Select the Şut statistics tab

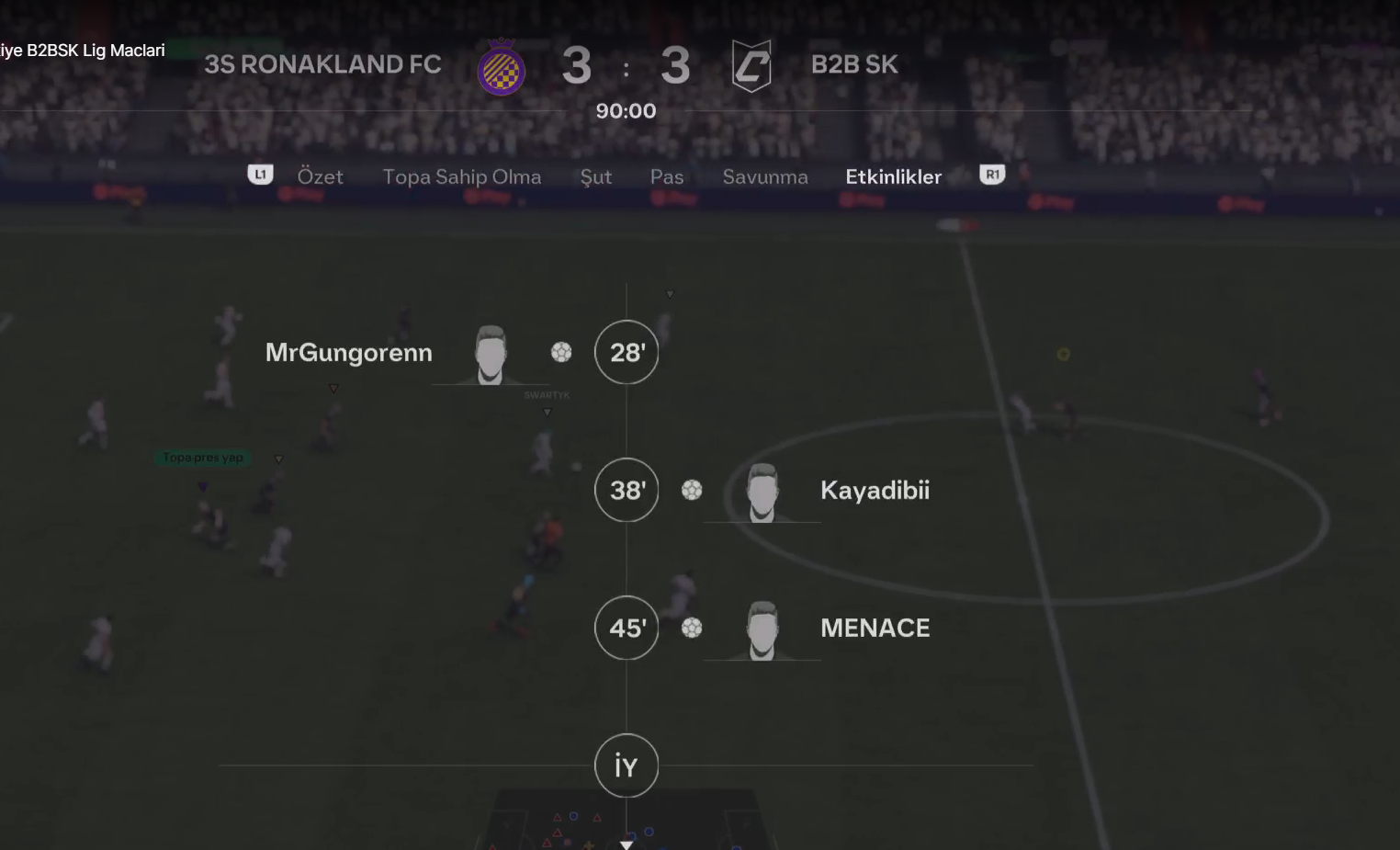coord(595,176)
